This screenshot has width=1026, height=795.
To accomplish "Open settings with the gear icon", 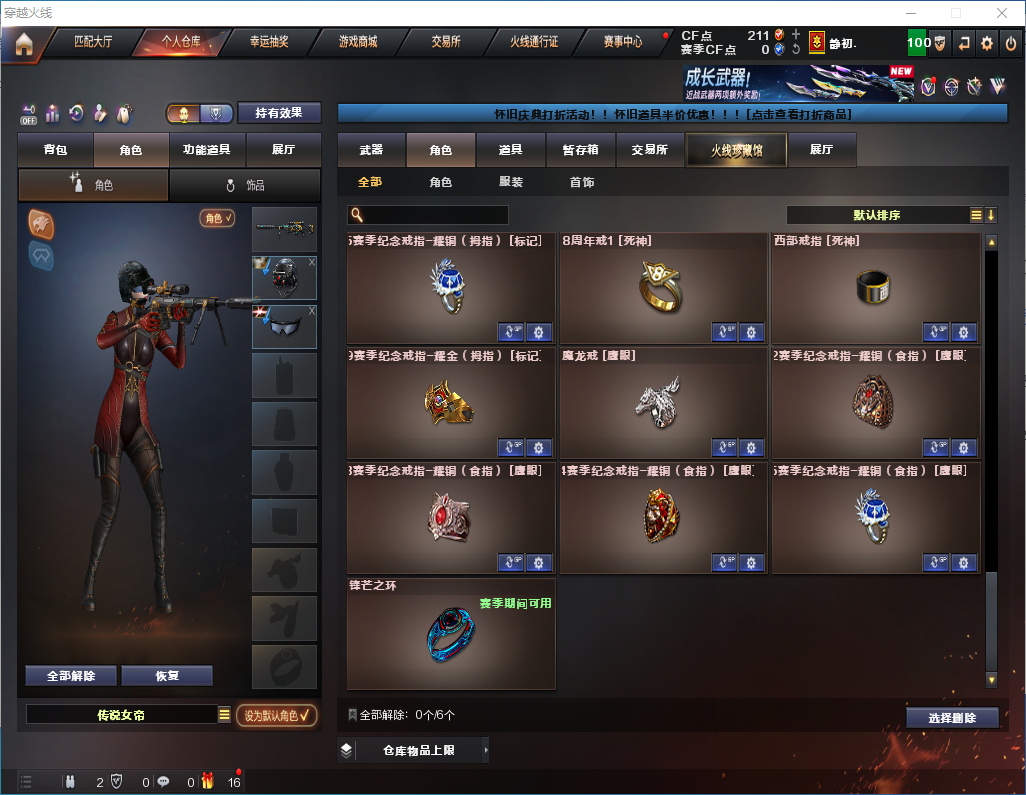I will click(987, 43).
